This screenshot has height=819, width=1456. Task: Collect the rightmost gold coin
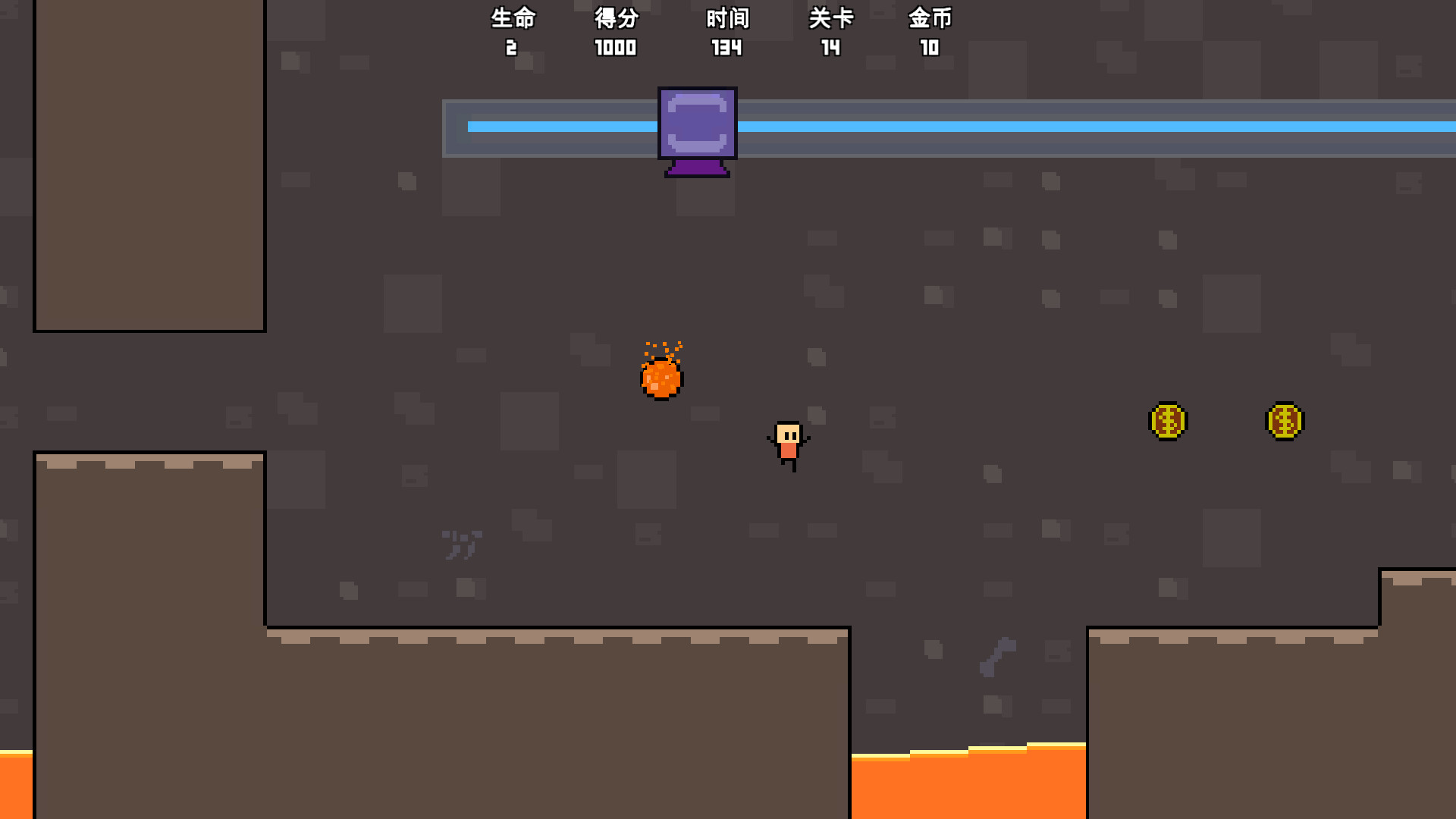(x=1285, y=422)
